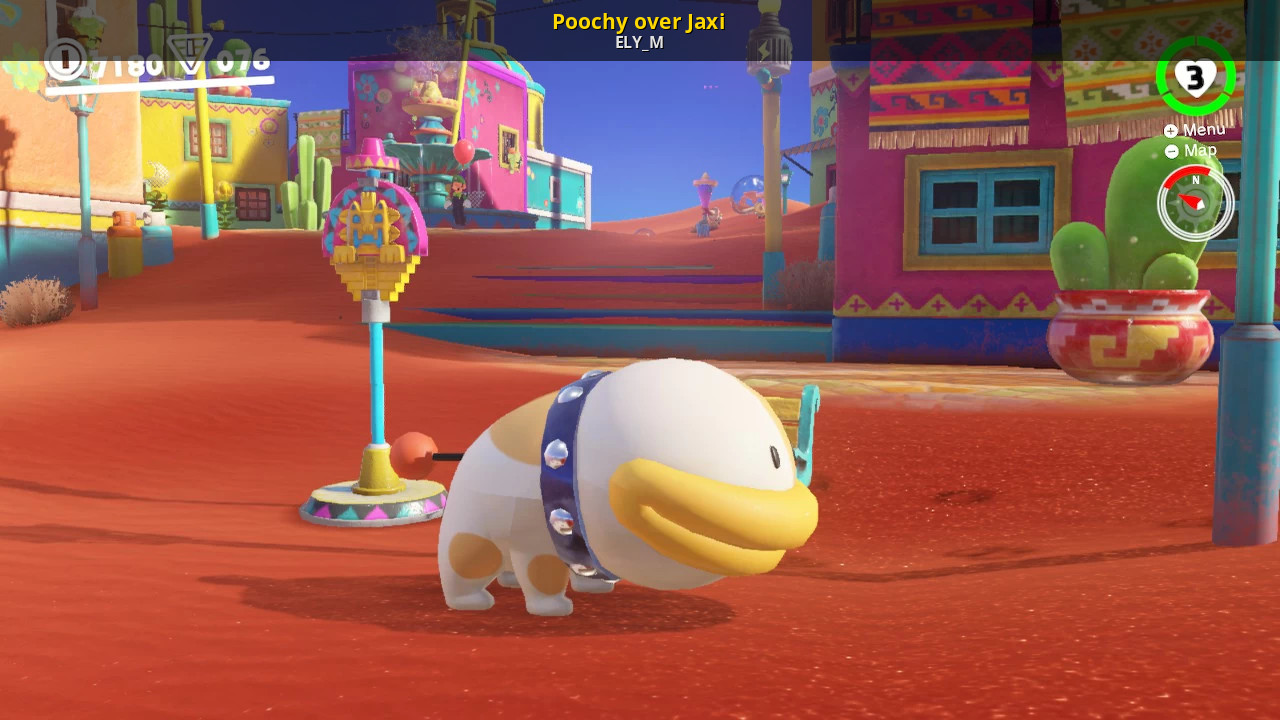
Task: Click the compass with the red north needle
Action: point(1195,203)
